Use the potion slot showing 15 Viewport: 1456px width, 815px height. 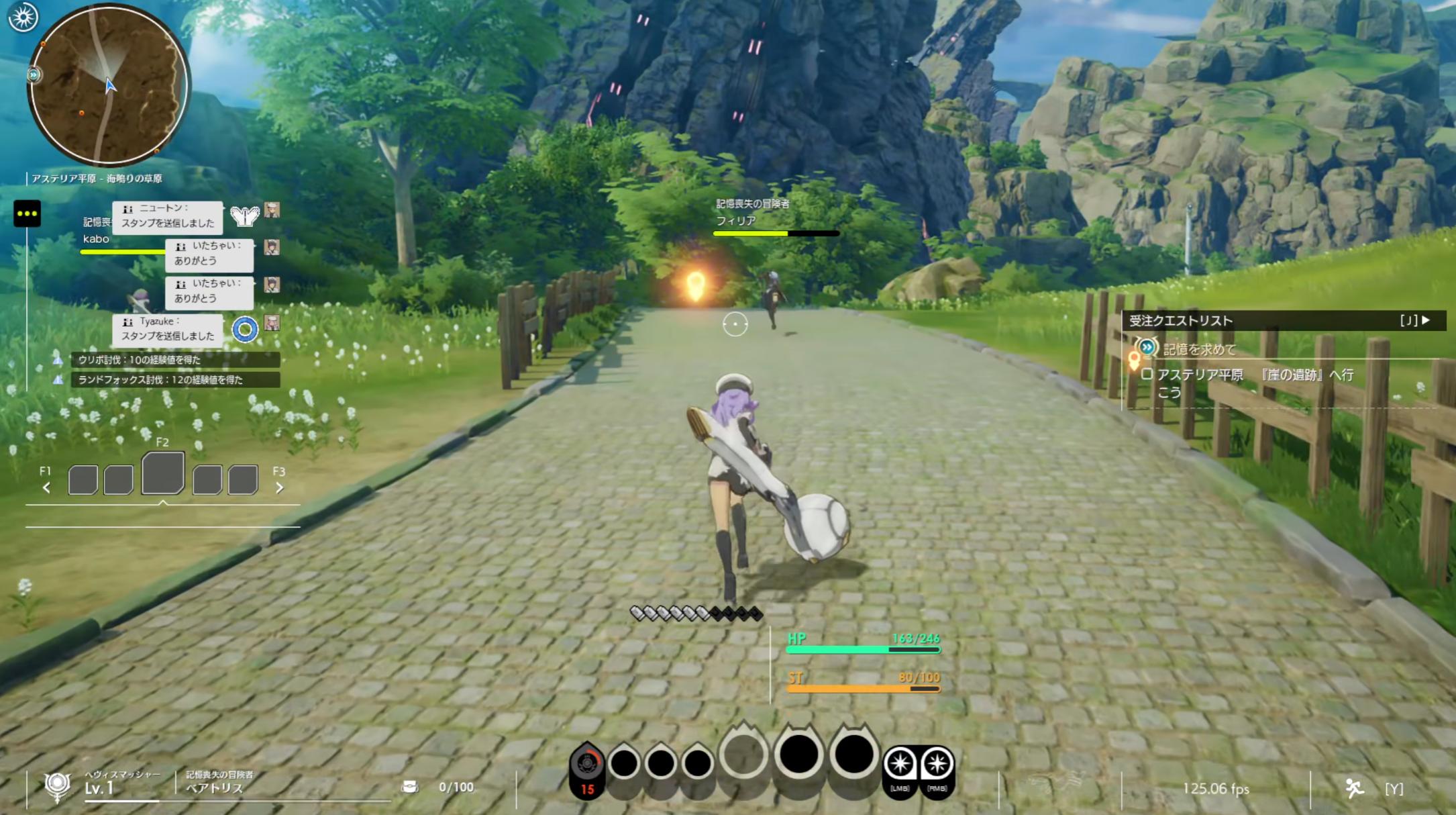(587, 769)
